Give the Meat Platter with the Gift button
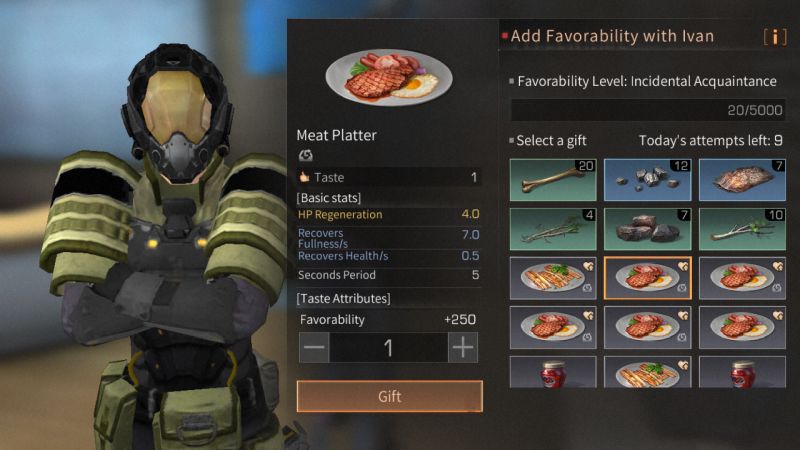 389,396
